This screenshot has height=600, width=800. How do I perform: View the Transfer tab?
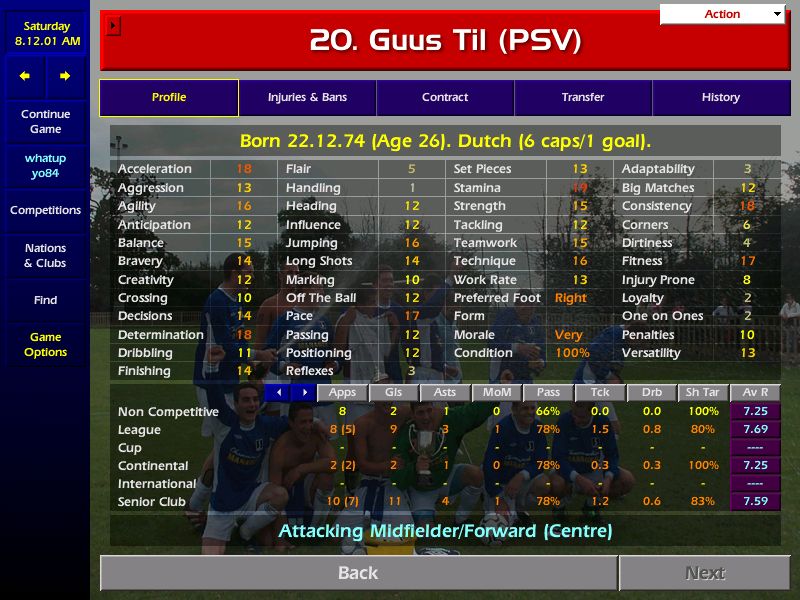coord(583,98)
